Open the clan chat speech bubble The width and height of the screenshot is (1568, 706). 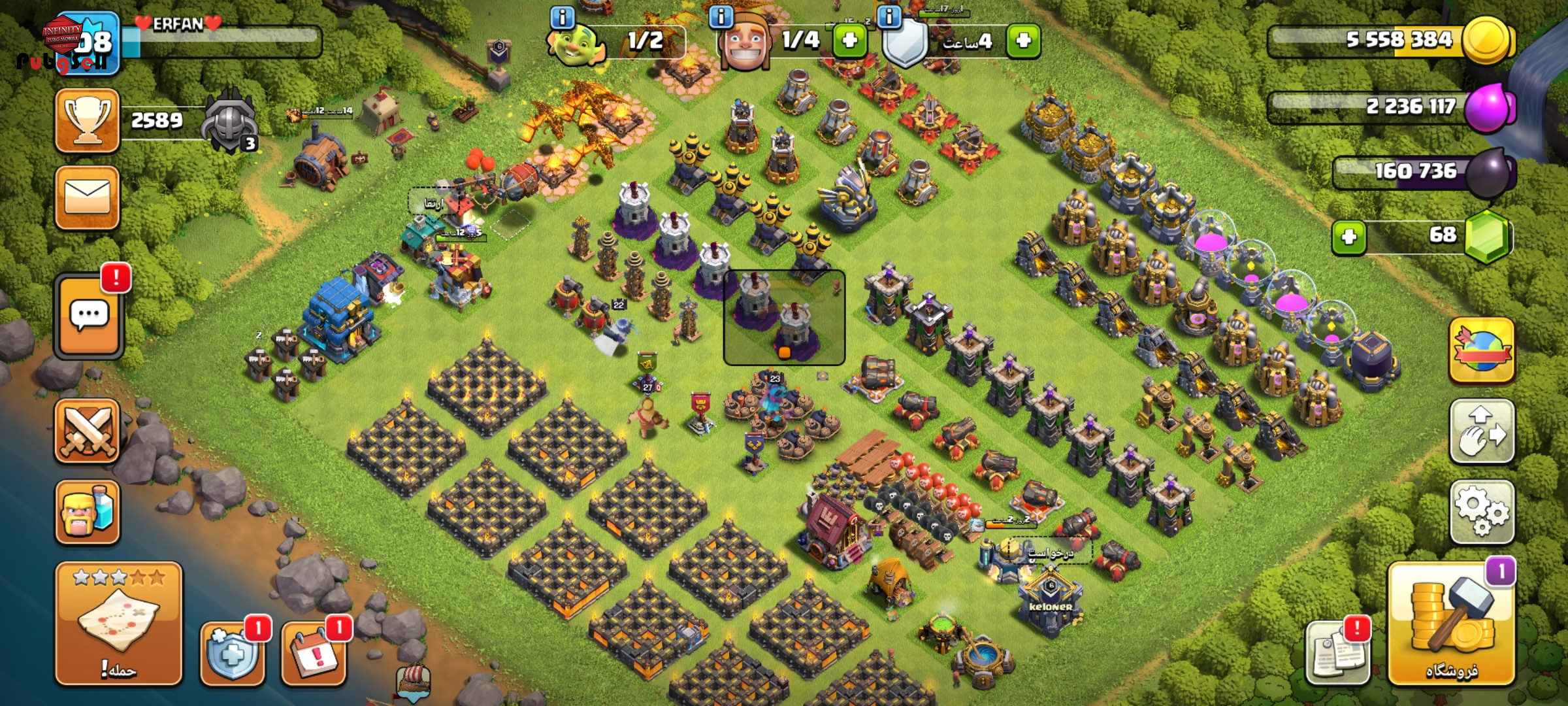tap(89, 316)
